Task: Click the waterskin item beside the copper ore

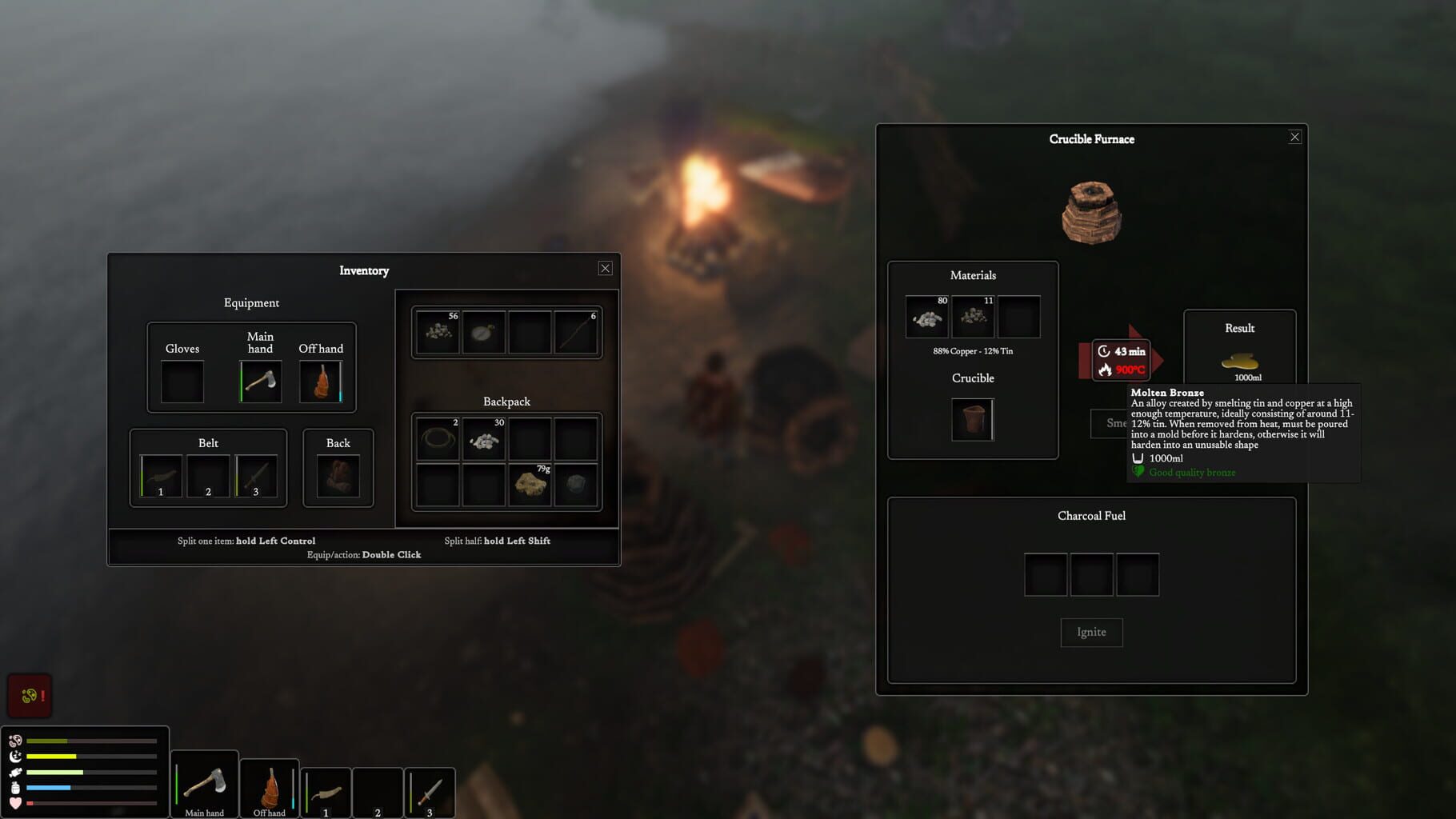Action: 482,334
